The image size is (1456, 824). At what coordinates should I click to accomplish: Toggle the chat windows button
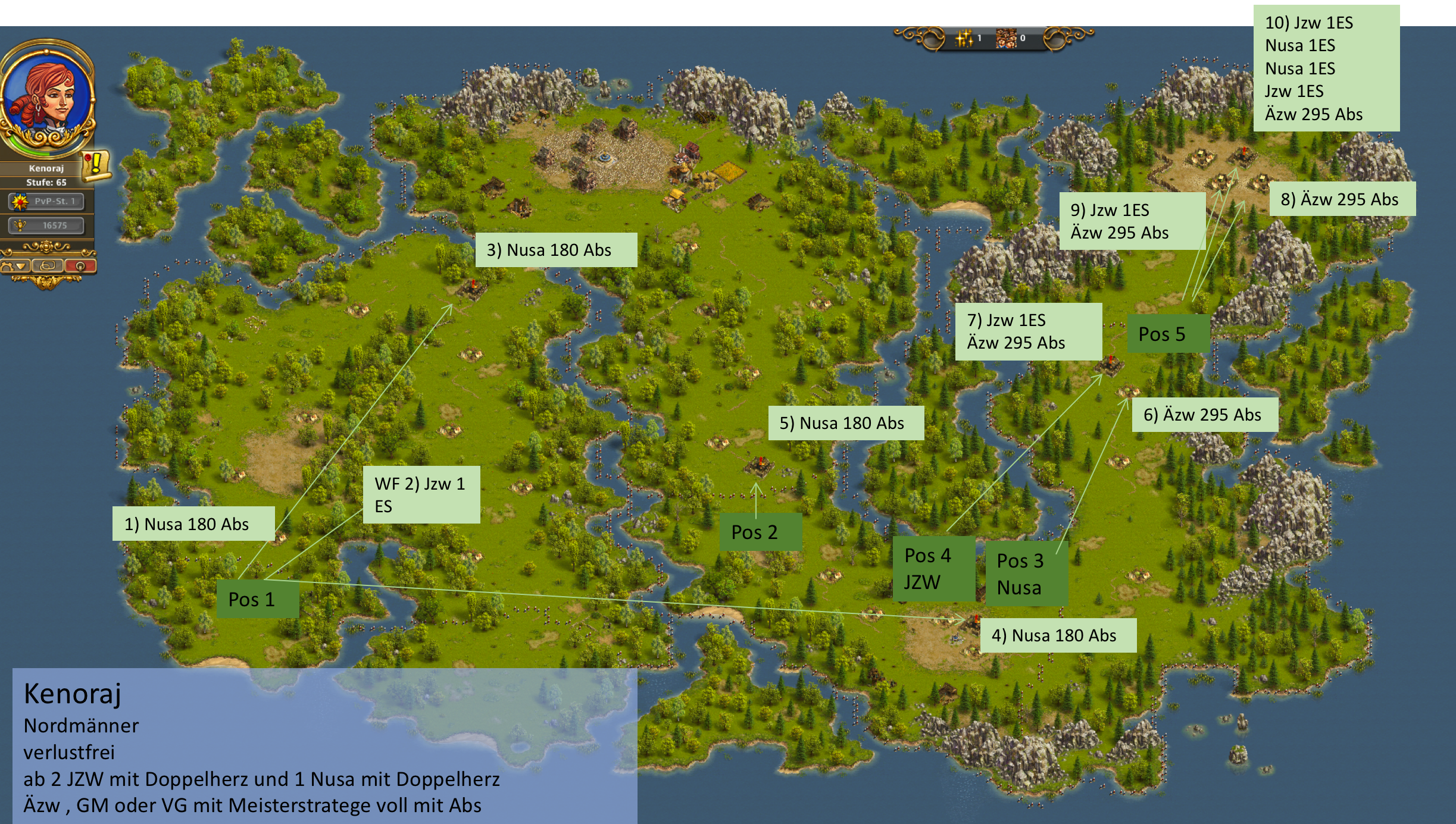tap(48, 266)
